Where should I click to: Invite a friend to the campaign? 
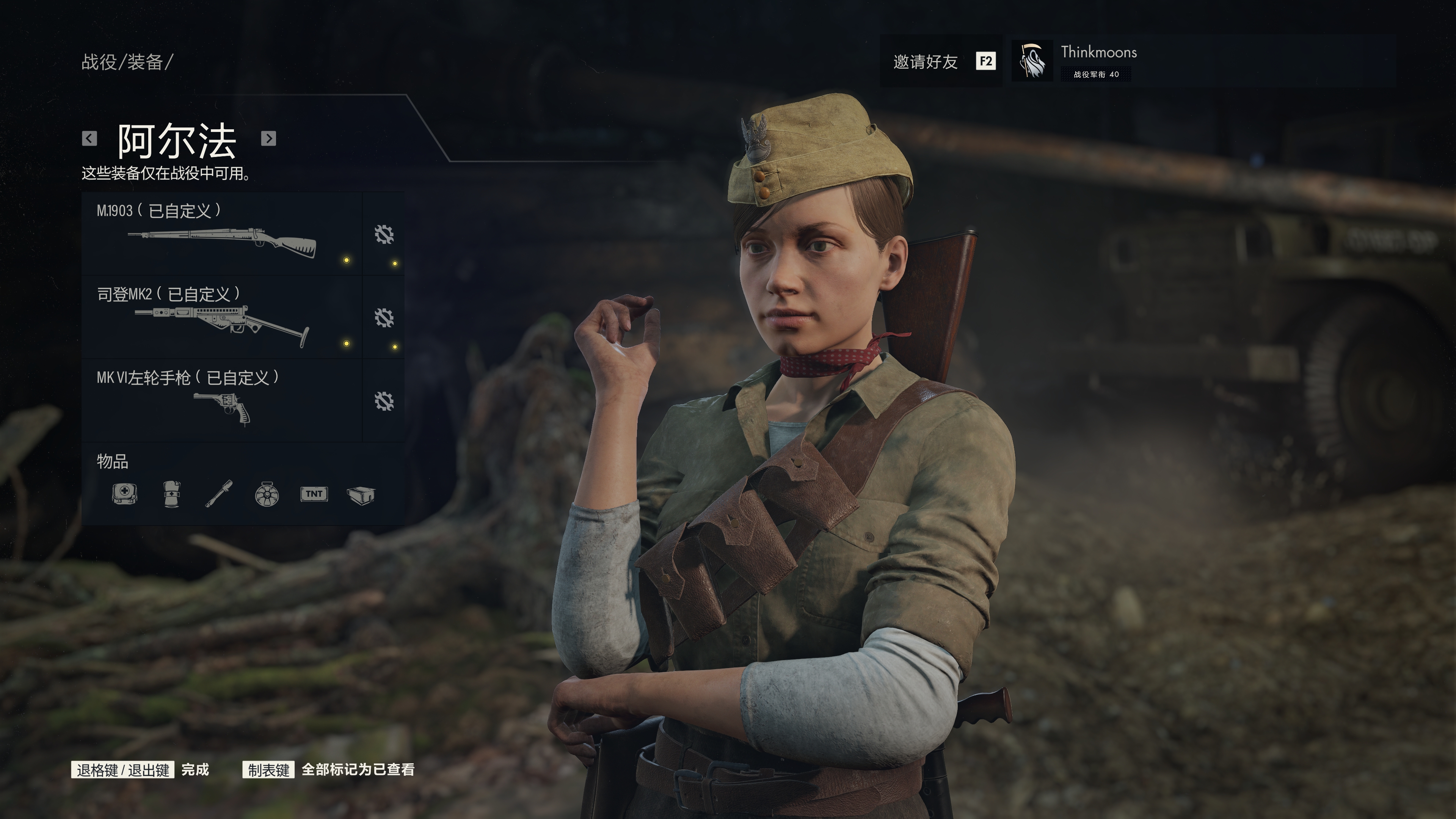[941, 61]
